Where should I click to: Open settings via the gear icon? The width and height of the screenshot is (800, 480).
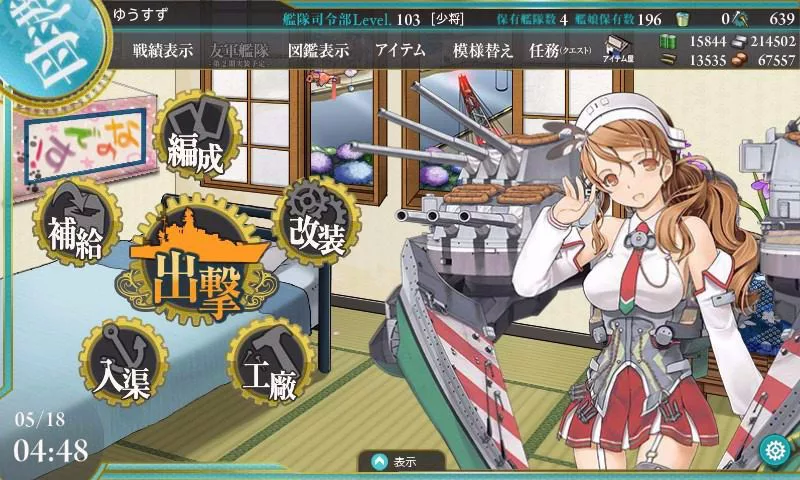(773, 449)
